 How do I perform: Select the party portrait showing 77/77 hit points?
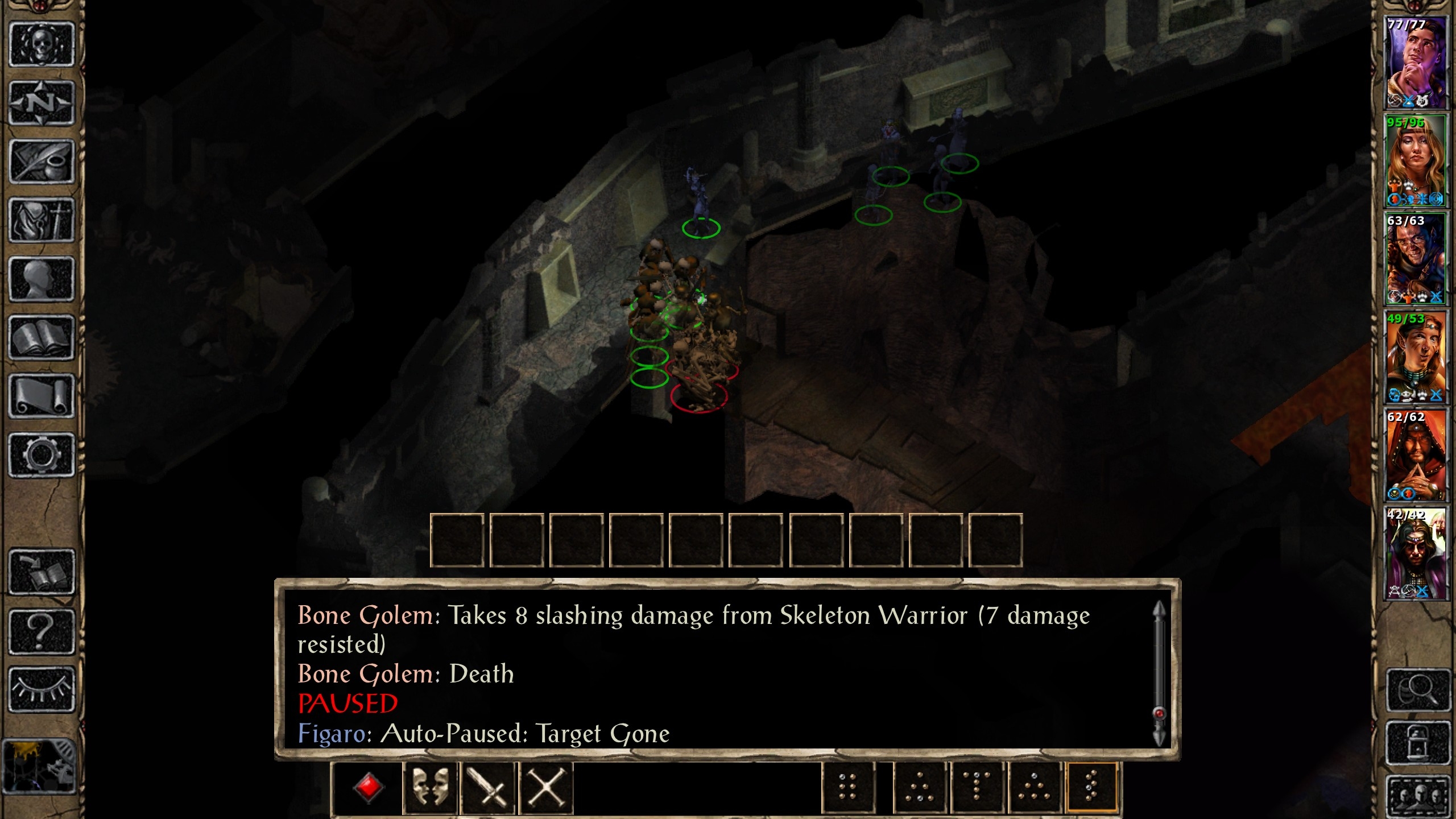pos(1415,63)
